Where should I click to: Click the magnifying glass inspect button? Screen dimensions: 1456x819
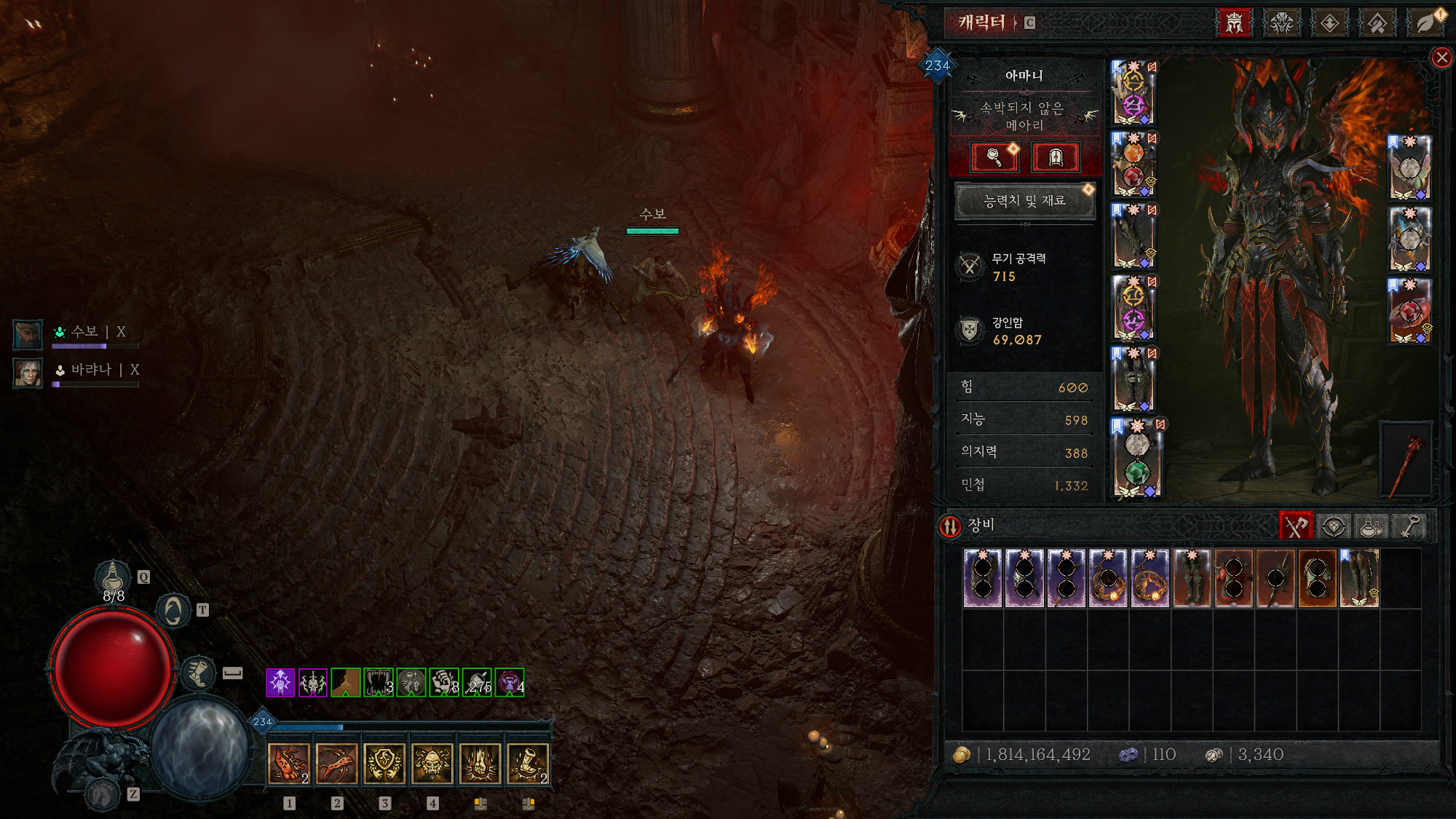[x=994, y=157]
